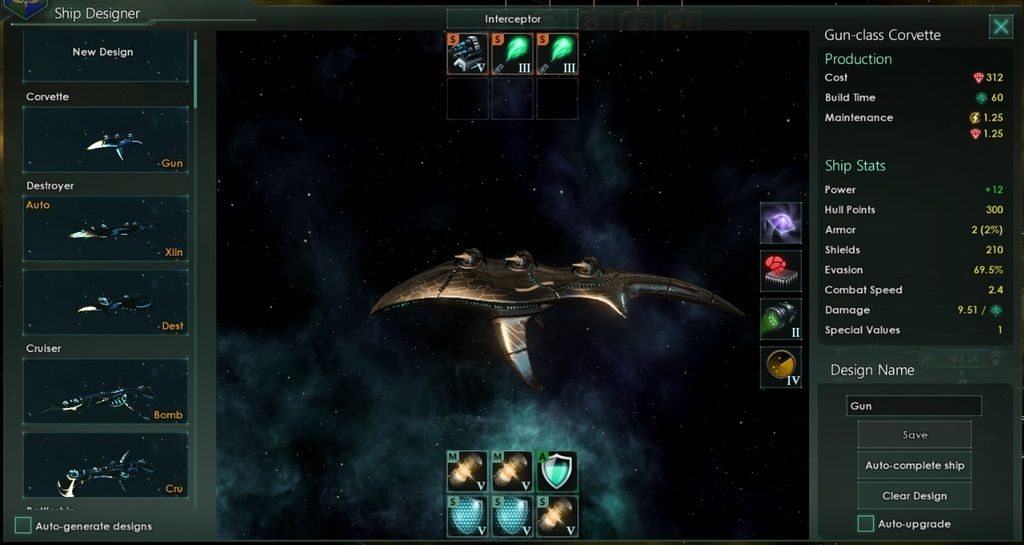
Task: Click the Interceptor section selector
Action: 512,19
